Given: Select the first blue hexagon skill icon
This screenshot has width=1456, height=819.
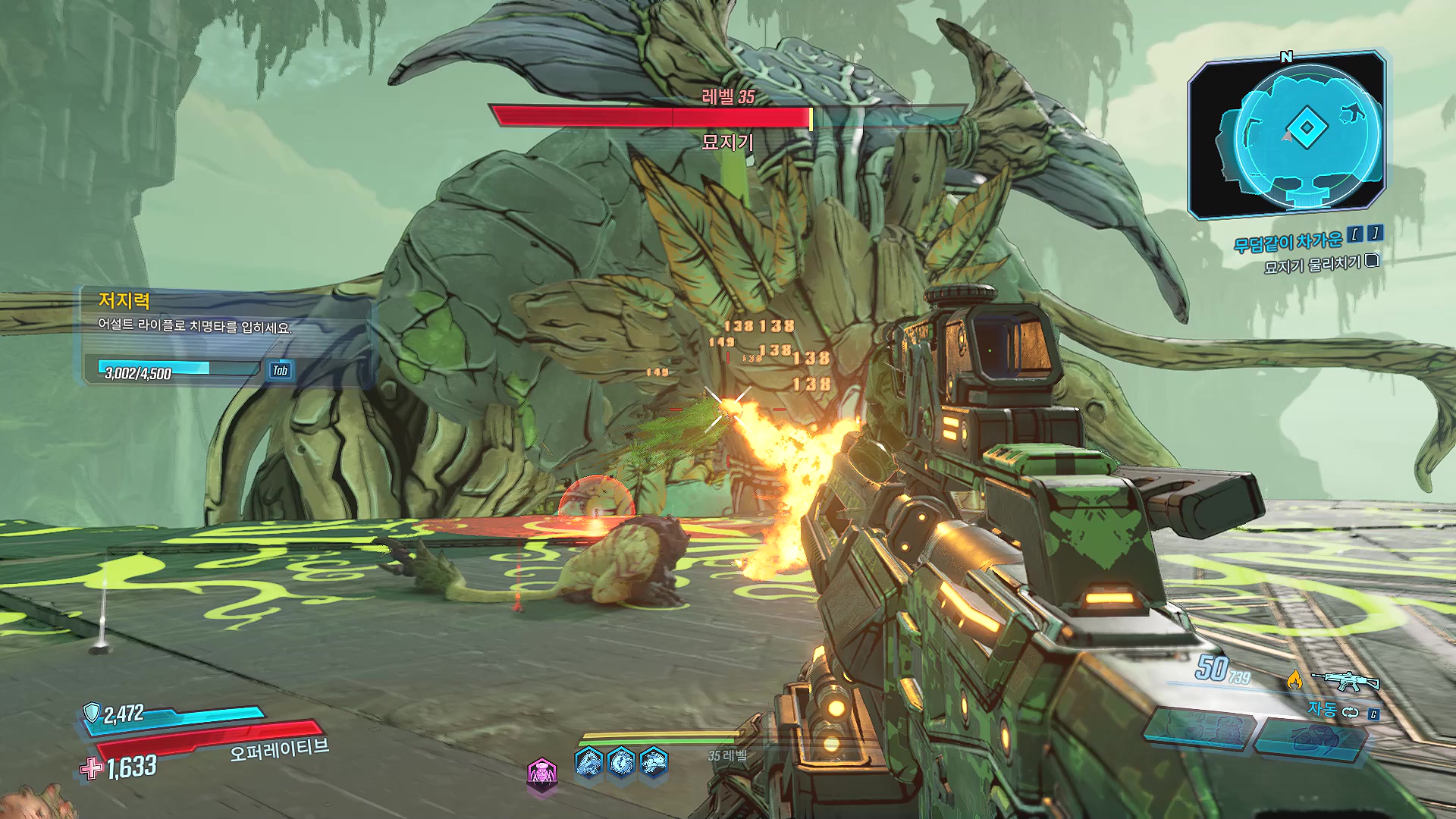Looking at the screenshot, I should tap(589, 761).
